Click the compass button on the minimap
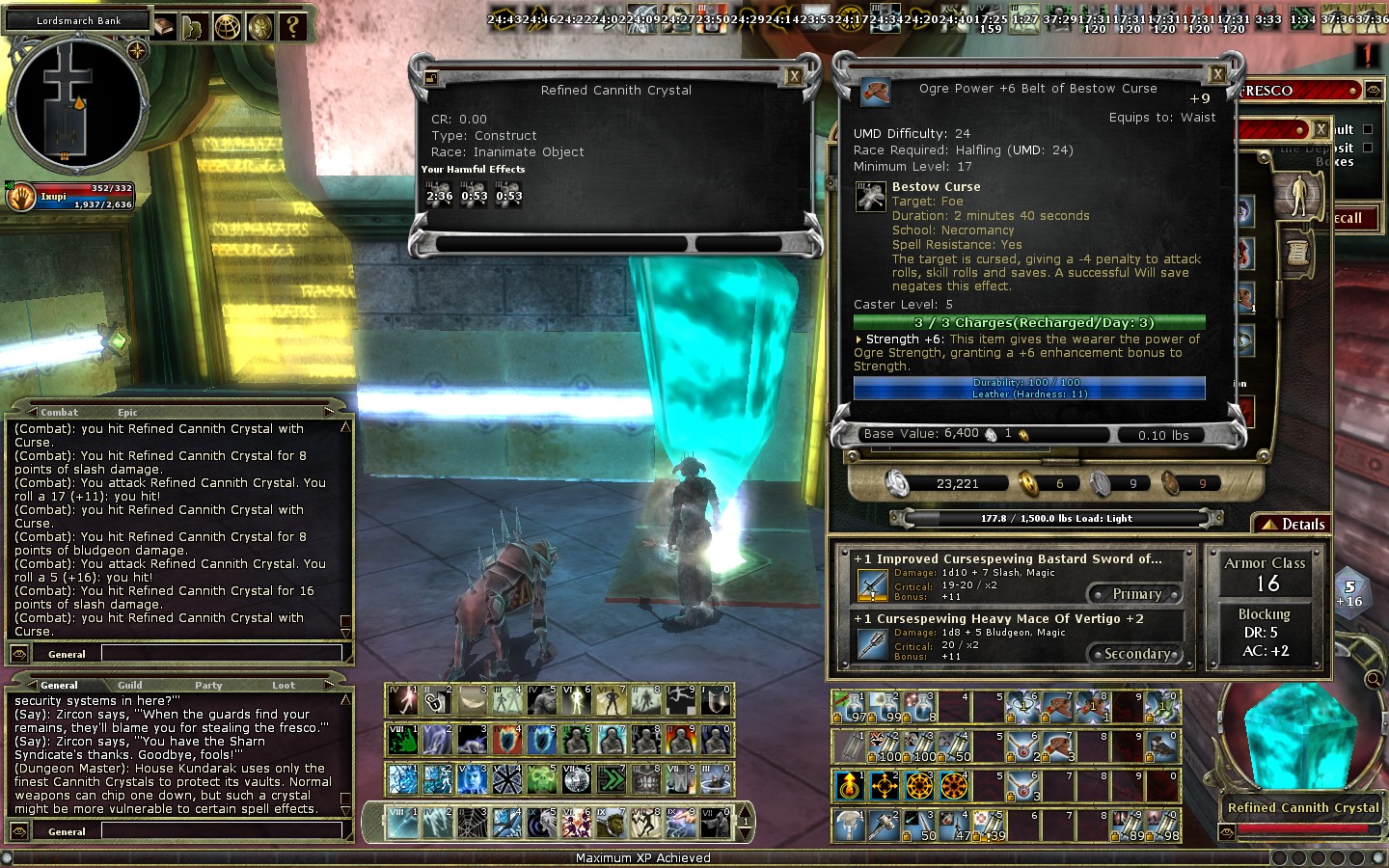This screenshot has height=868, width=1389. [x=137, y=50]
